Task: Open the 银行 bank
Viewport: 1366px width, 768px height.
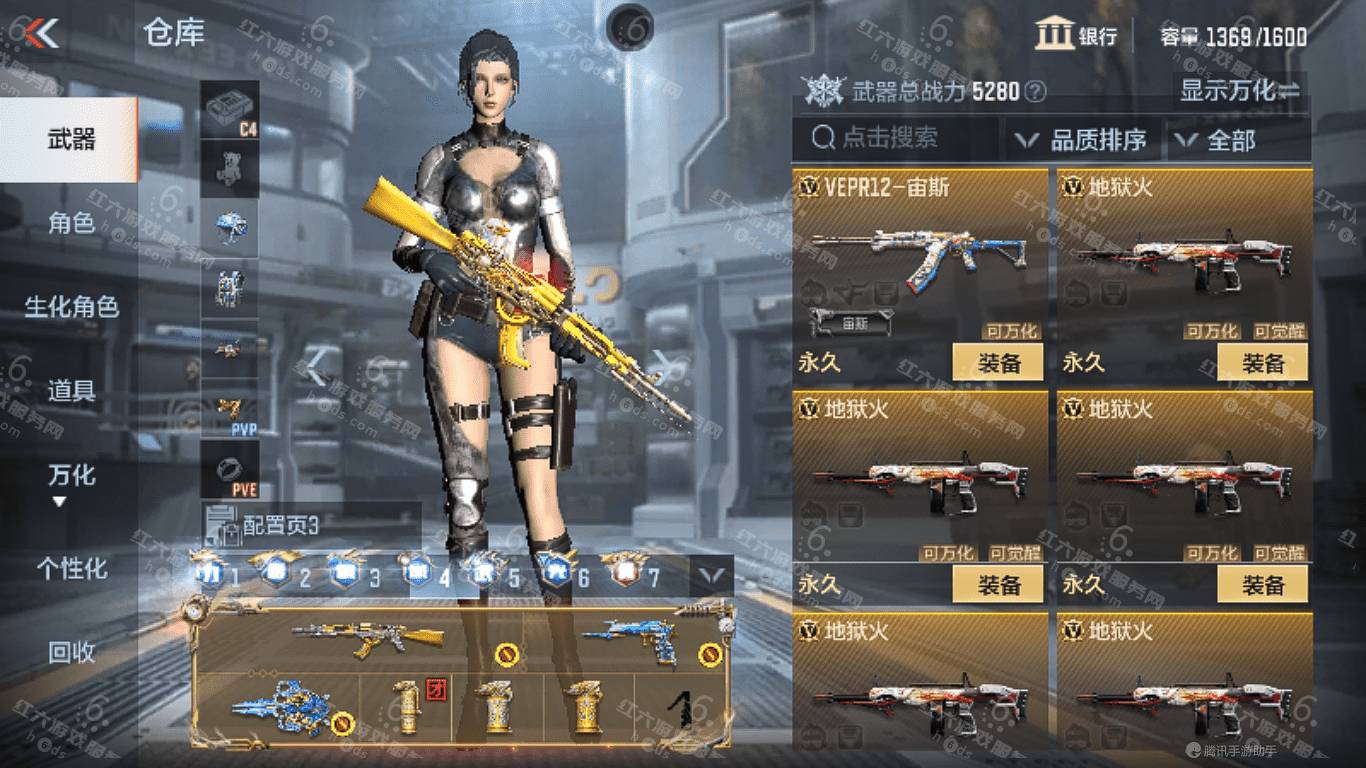Action: pos(1077,36)
